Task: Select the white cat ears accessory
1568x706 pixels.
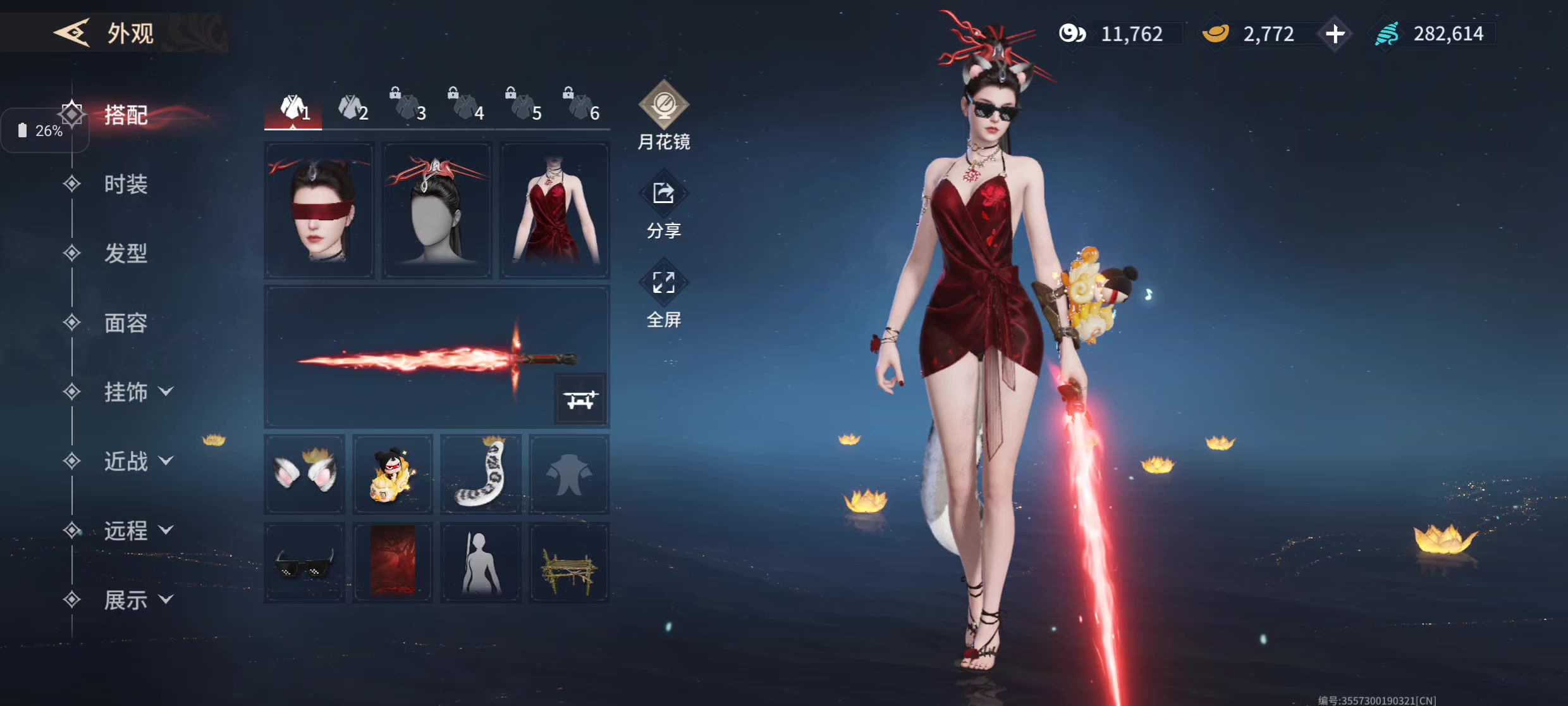Action: (305, 474)
